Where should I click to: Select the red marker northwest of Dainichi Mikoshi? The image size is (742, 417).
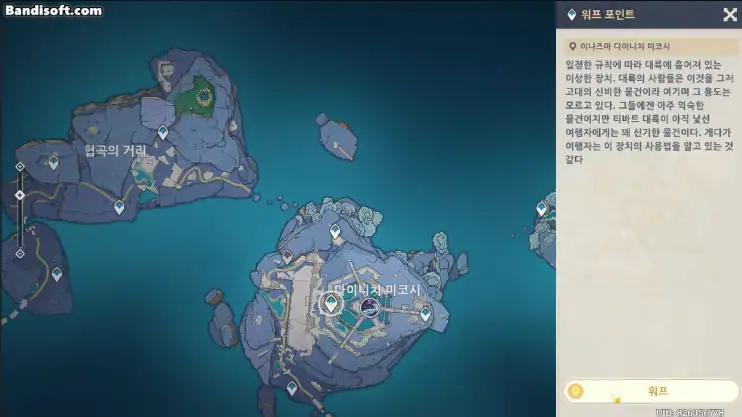pyautogui.click(x=288, y=257)
